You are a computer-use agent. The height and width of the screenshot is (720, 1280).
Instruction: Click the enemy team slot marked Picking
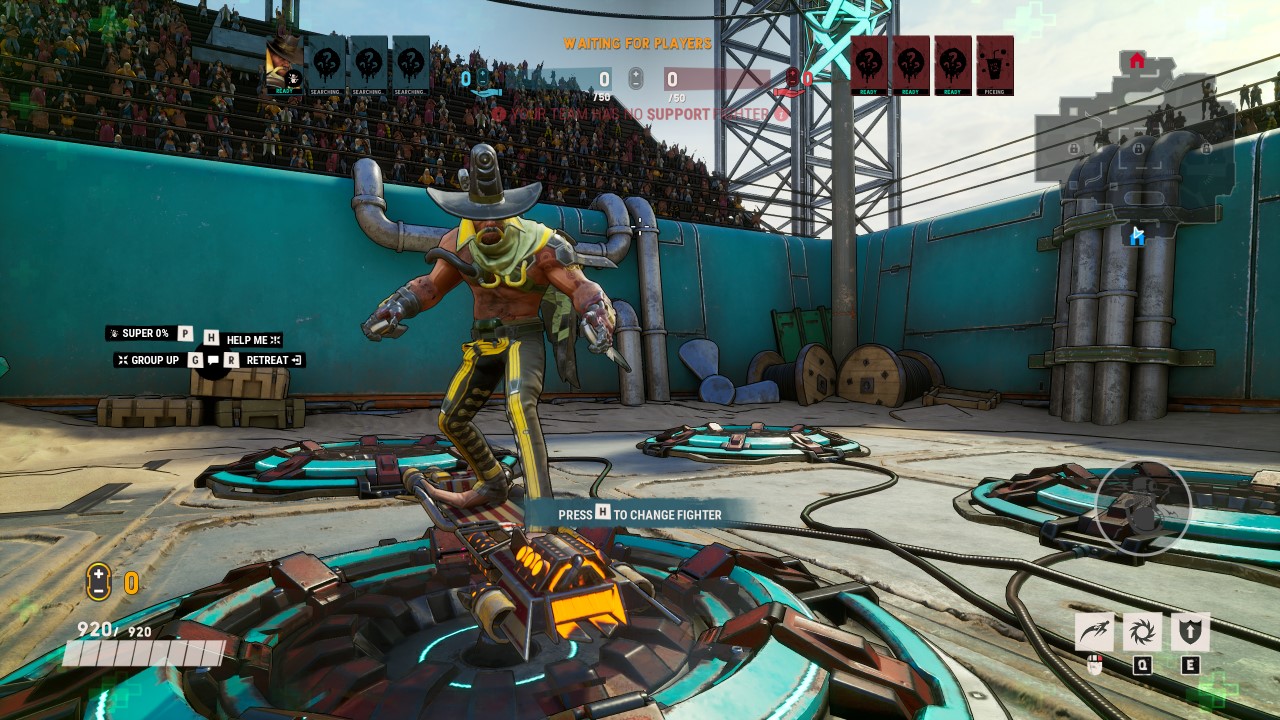click(x=995, y=65)
